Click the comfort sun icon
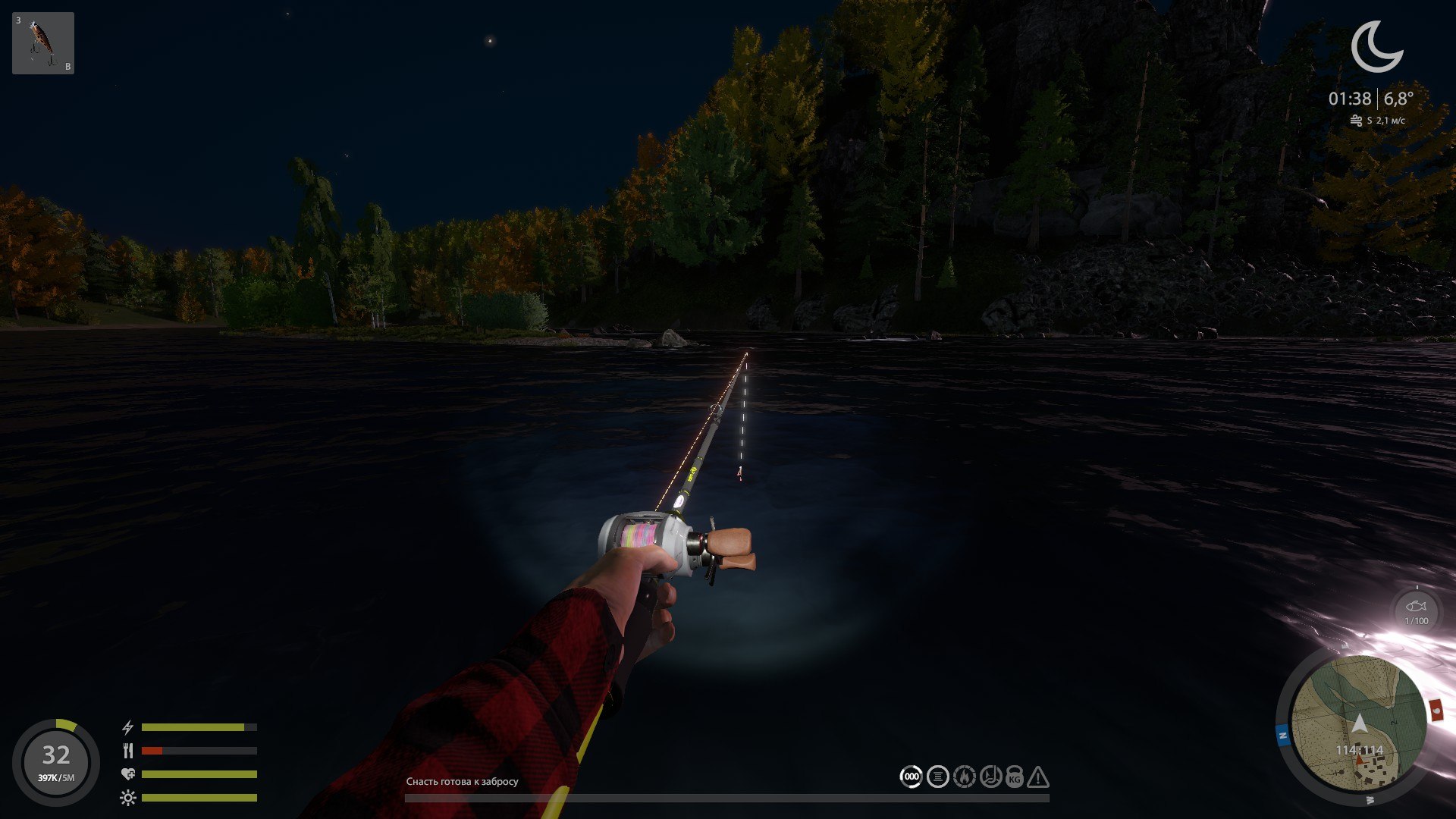Screen dimensions: 1456x819 [x=127, y=797]
